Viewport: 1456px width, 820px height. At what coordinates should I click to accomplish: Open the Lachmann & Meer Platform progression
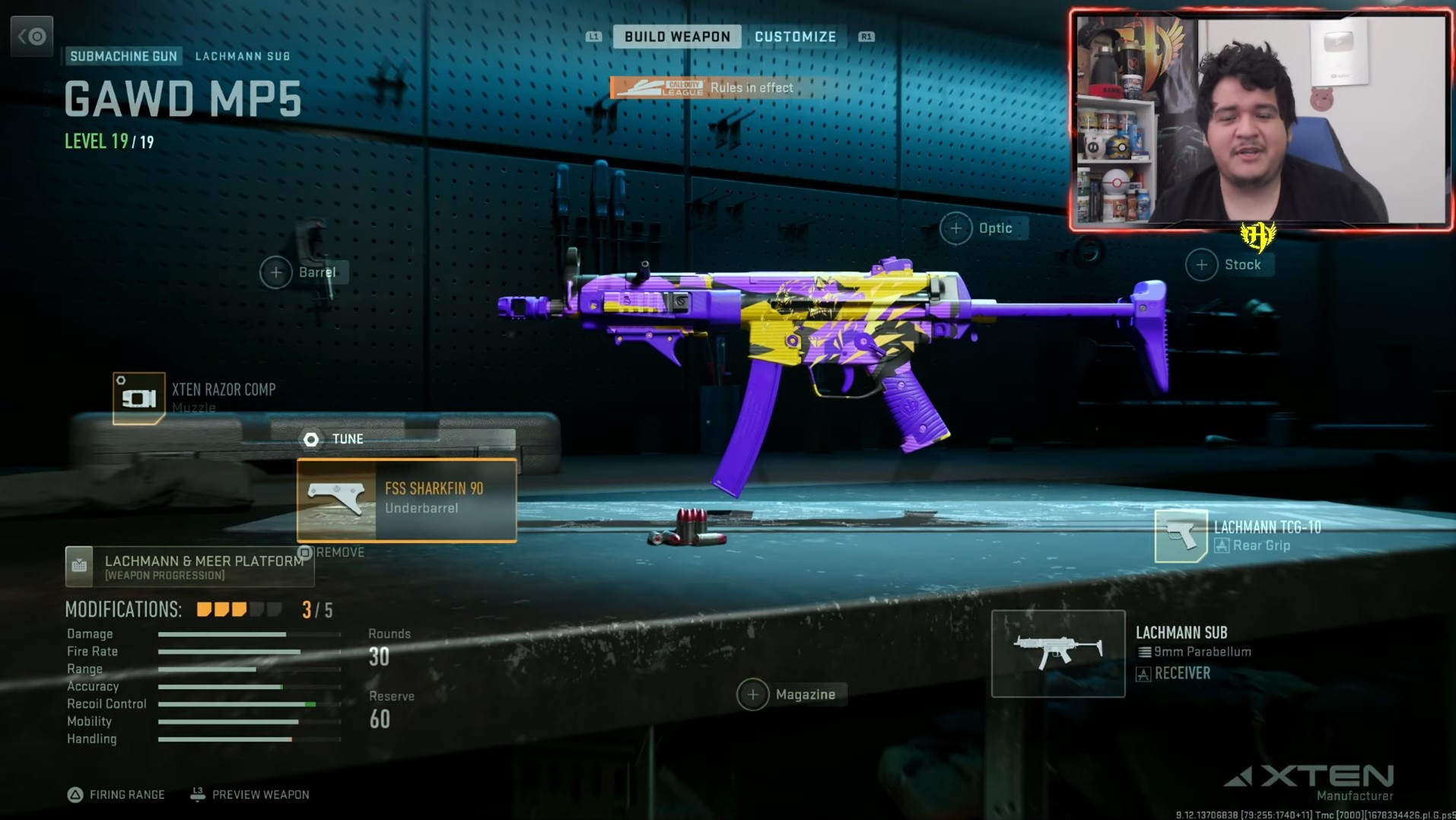[x=189, y=567]
